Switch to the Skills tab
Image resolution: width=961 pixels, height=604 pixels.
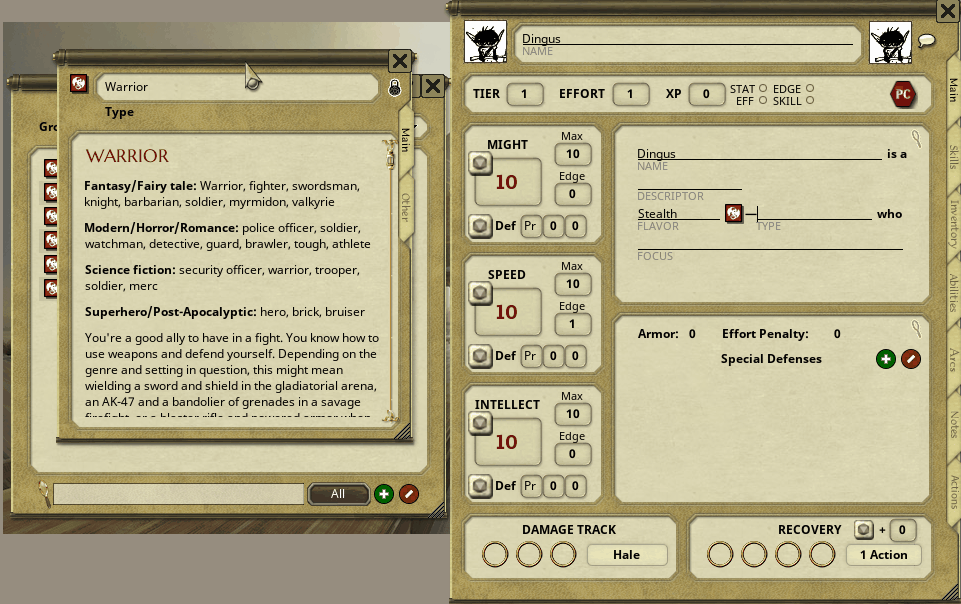953,157
